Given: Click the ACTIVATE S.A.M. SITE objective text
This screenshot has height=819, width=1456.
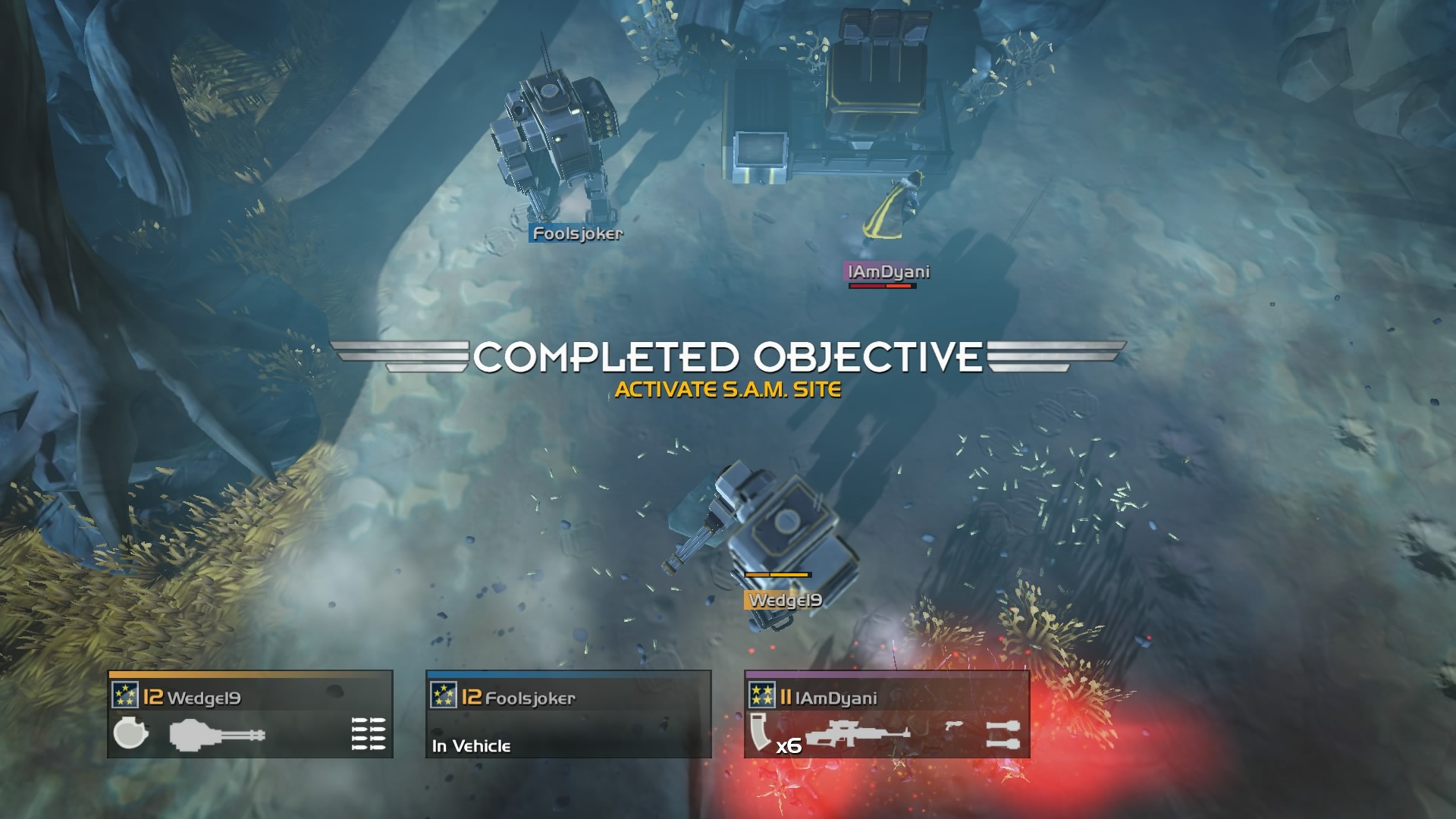Looking at the screenshot, I should (729, 390).
